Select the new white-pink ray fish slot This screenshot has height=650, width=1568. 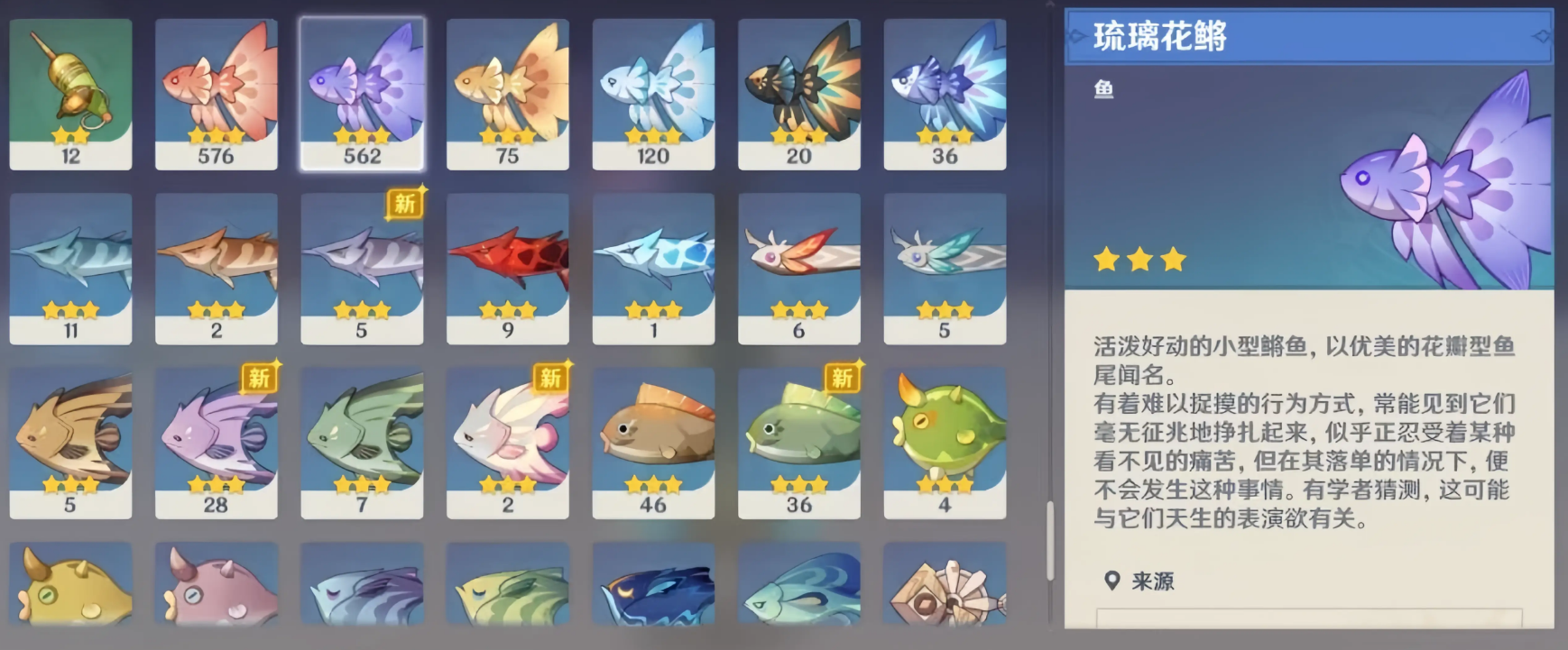click(508, 443)
